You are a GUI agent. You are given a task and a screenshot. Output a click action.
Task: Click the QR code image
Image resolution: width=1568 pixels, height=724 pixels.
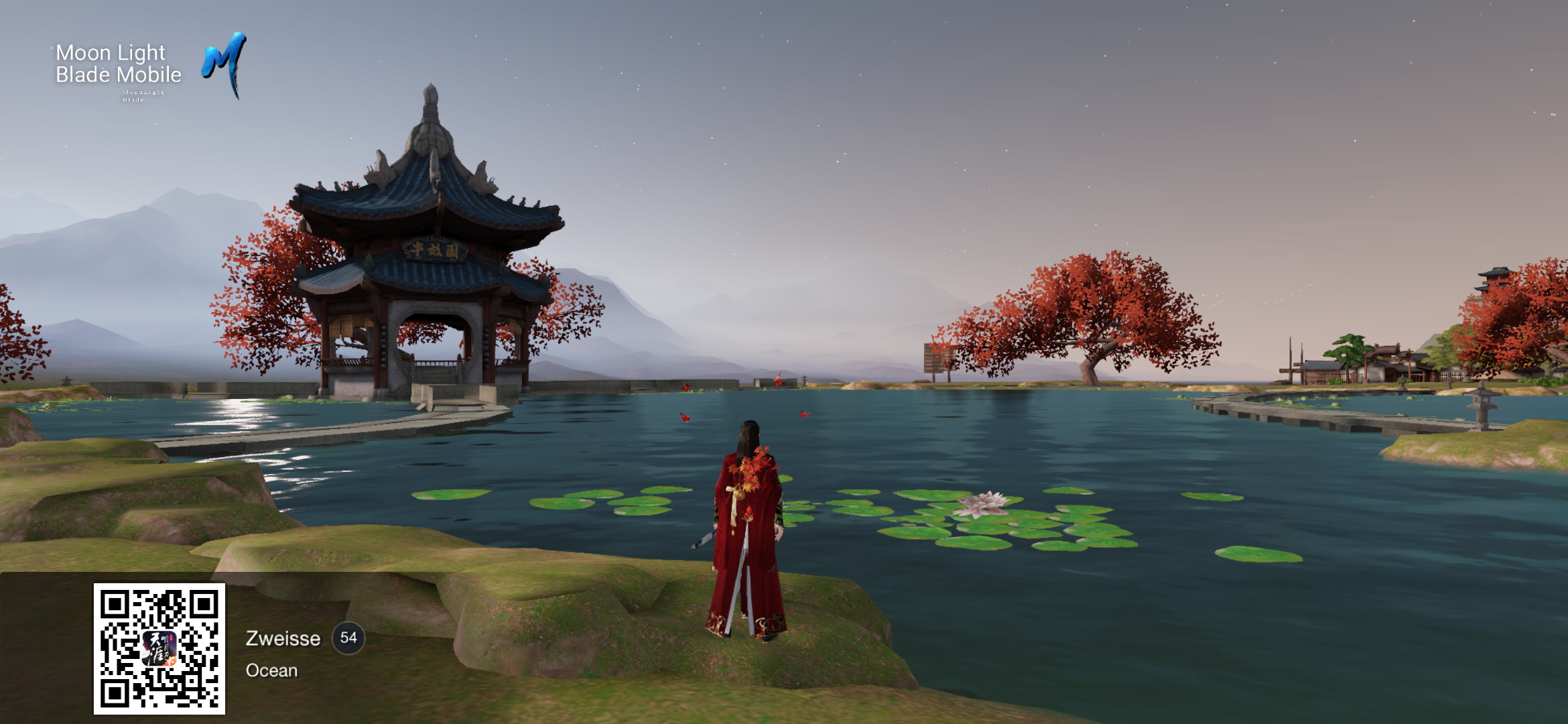coord(159,648)
